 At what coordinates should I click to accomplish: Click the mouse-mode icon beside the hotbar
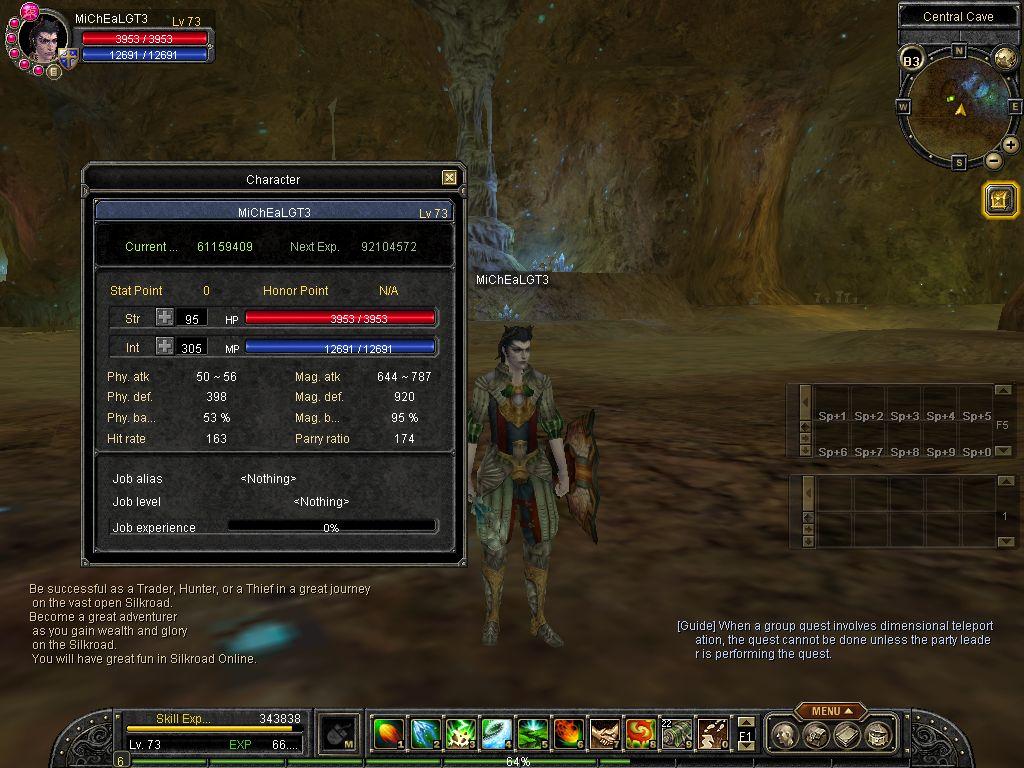(x=339, y=735)
